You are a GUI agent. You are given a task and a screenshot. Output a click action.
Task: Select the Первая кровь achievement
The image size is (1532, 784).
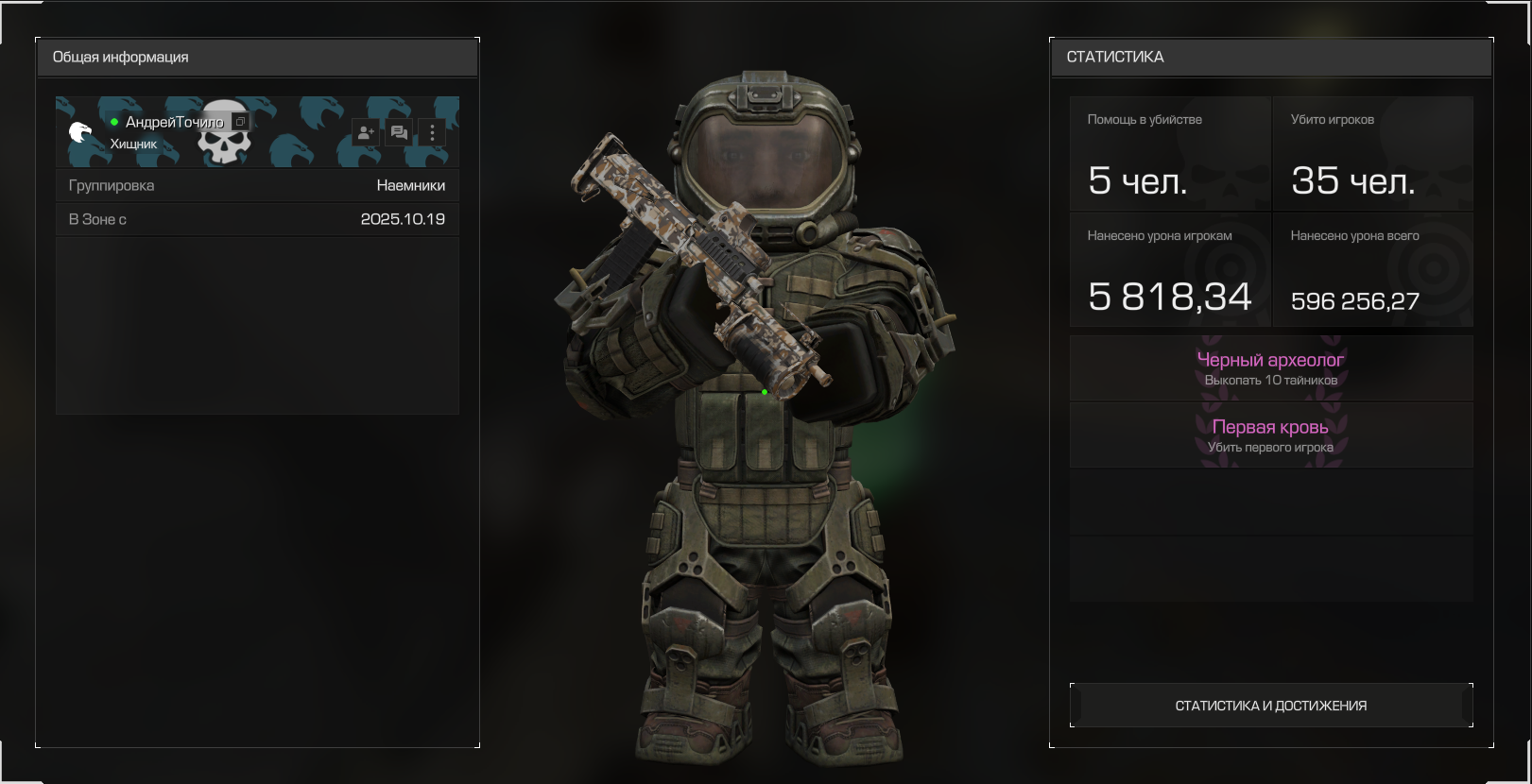(x=1270, y=435)
